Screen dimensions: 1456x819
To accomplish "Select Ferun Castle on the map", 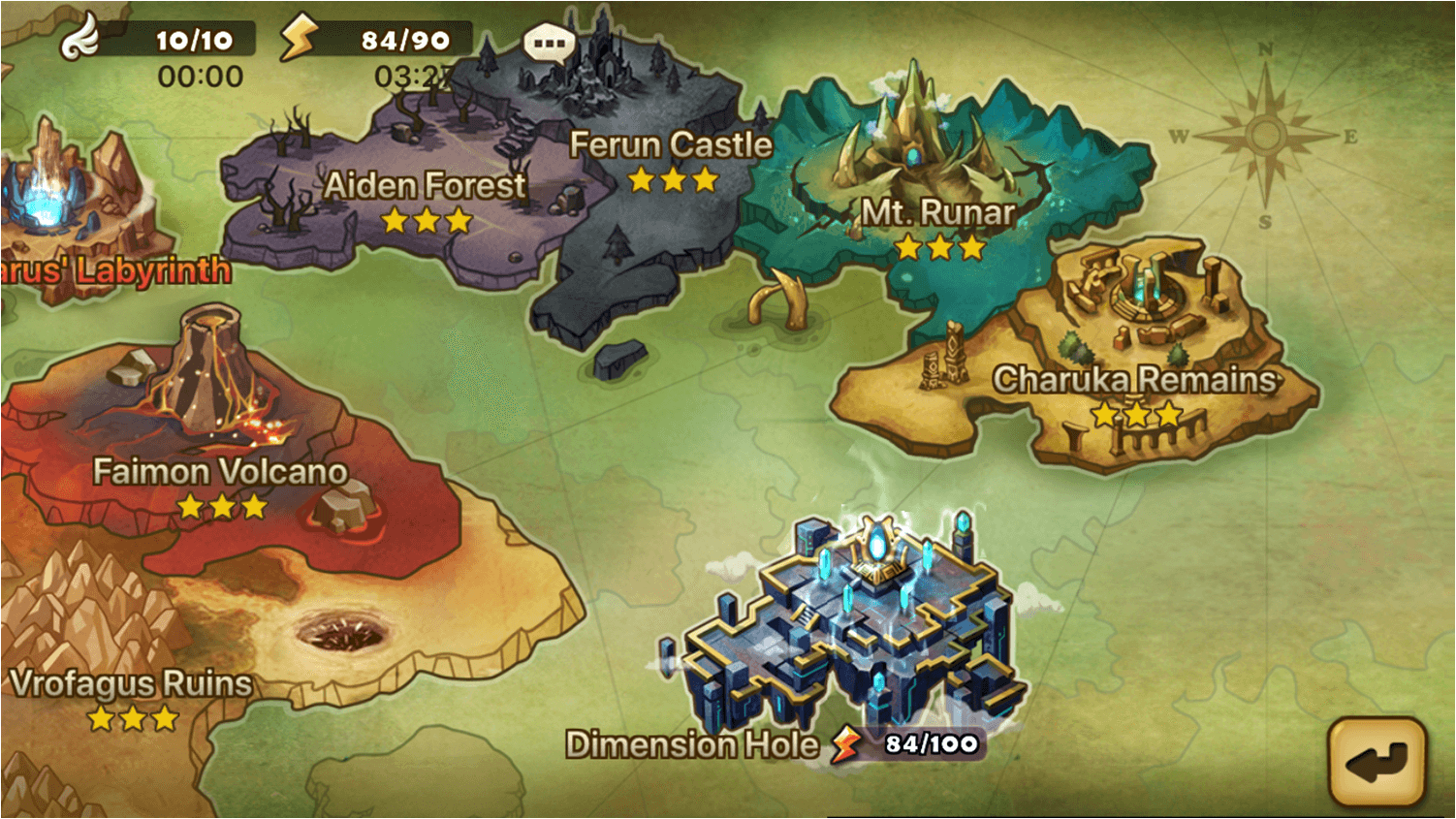I will (x=670, y=145).
